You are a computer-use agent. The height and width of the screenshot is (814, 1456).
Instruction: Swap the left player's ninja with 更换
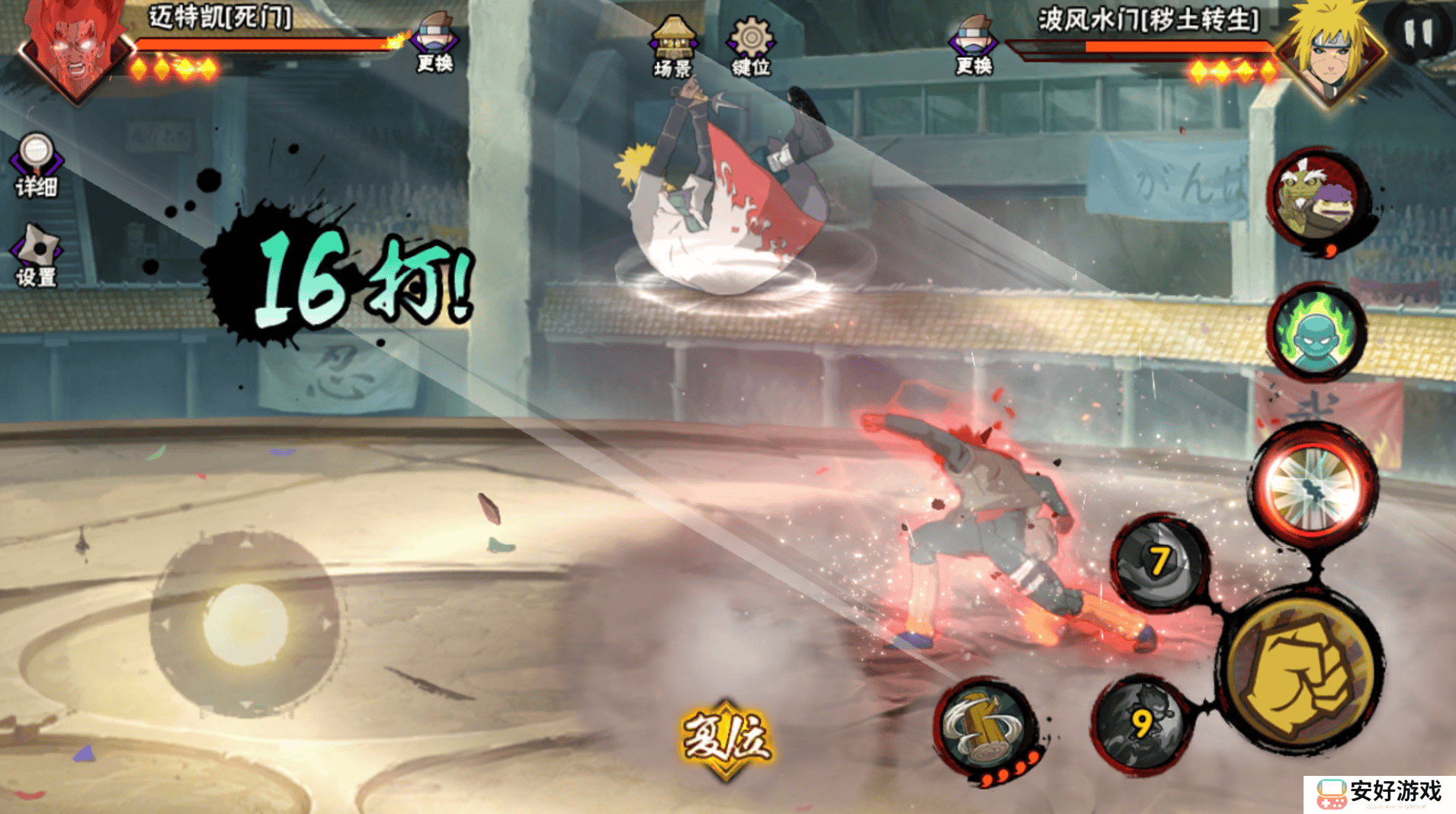coord(435,43)
